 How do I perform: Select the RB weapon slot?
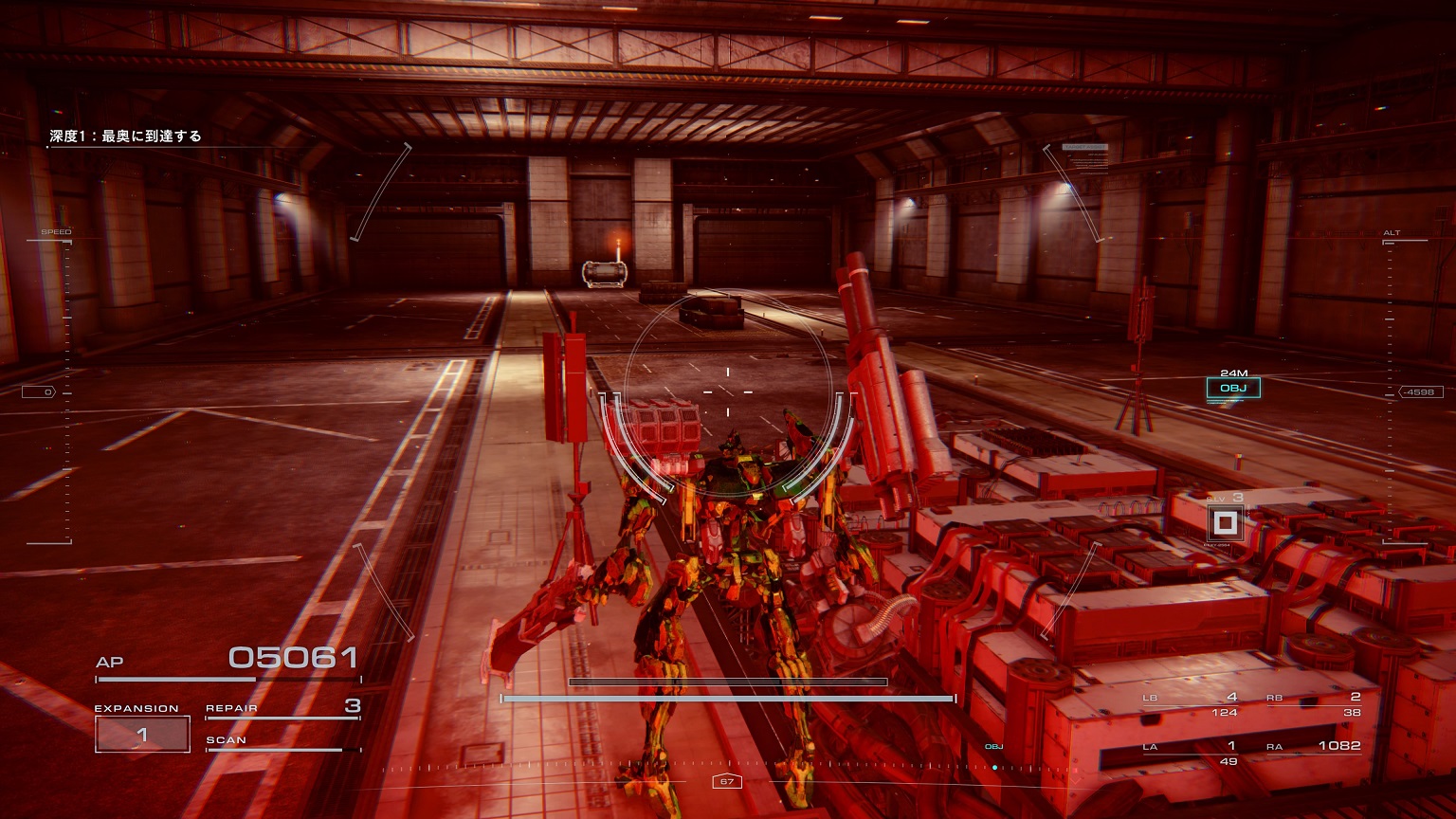[1314, 703]
